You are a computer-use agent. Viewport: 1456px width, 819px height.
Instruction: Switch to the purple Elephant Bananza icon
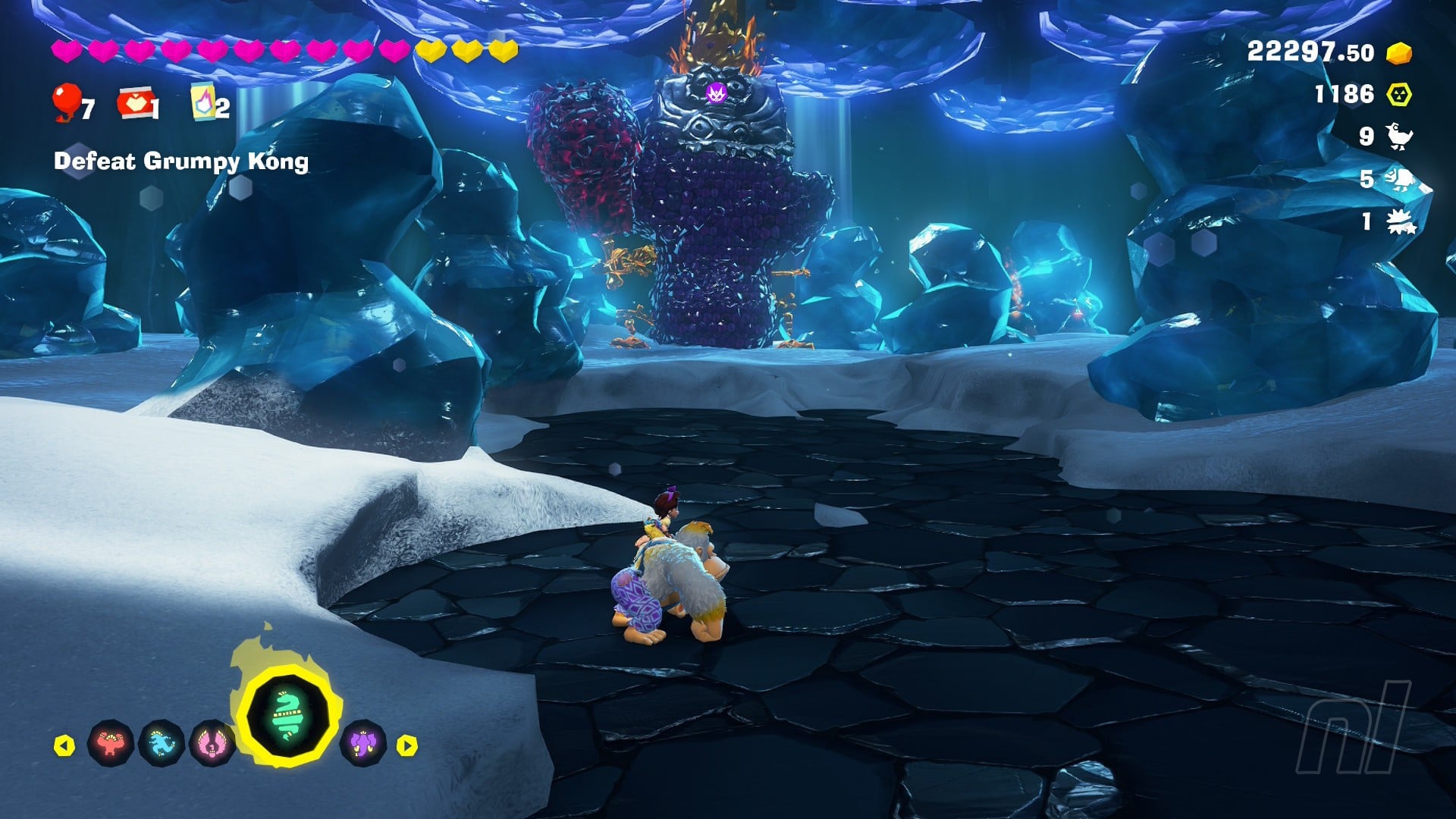tap(363, 742)
